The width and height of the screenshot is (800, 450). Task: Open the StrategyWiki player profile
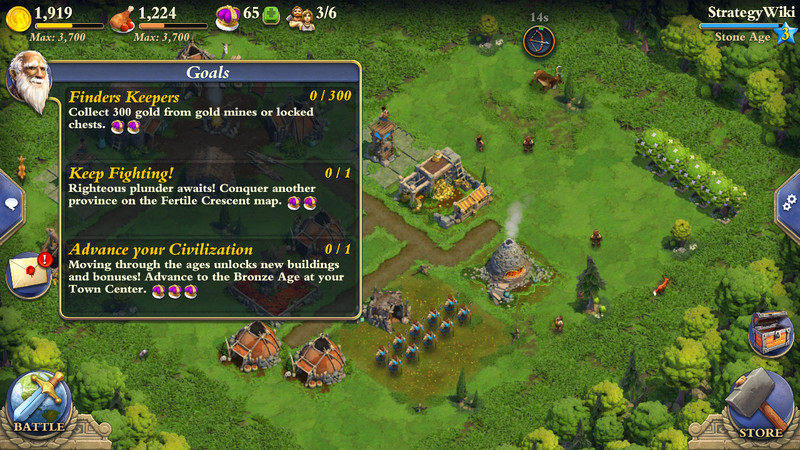[745, 13]
